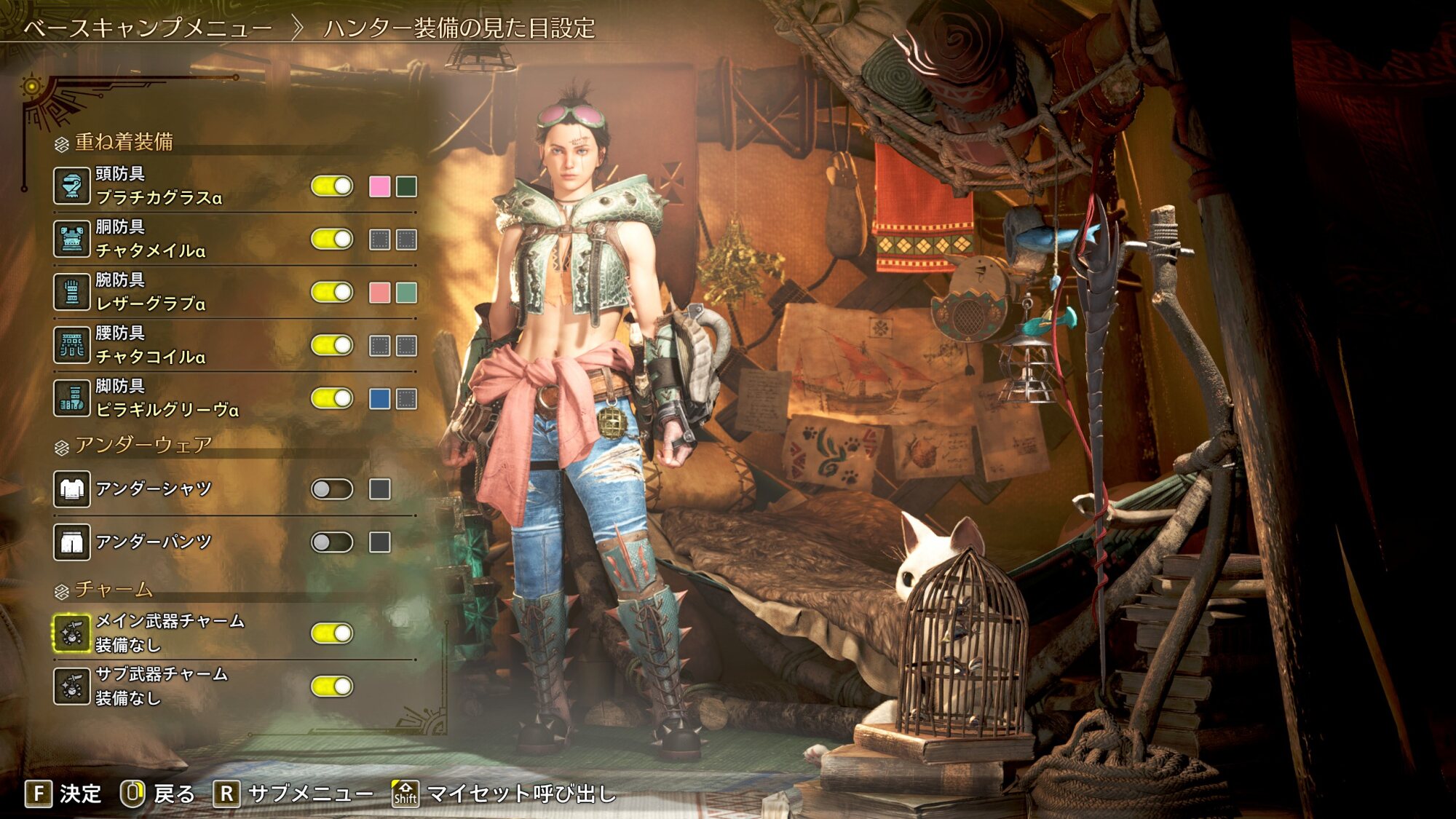Select the 腰防具 チャタコイルα row
Image resolution: width=1456 pixels, height=819 pixels.
tap(151, 345)
